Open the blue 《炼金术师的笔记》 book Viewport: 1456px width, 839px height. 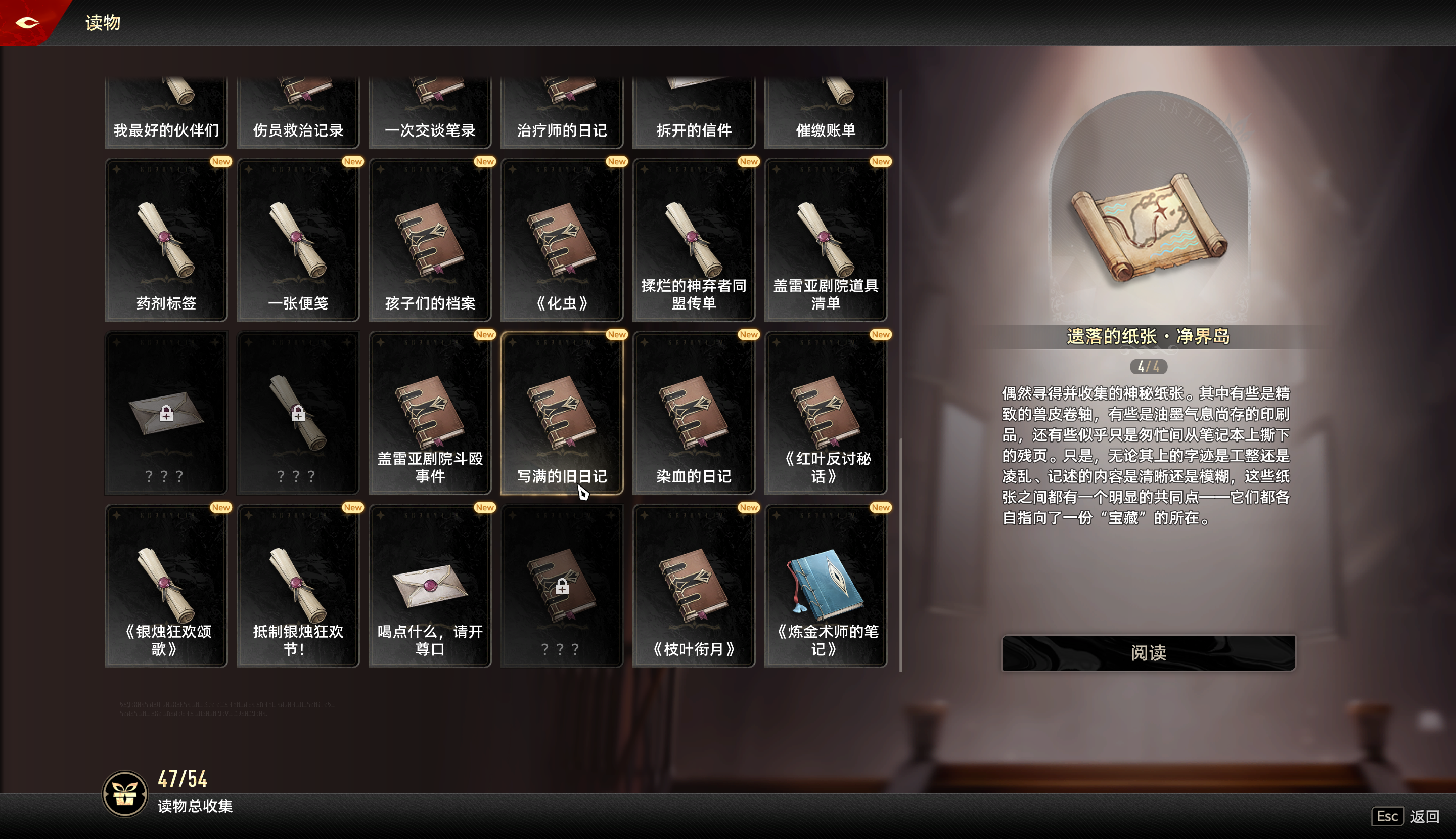(825, 585)
